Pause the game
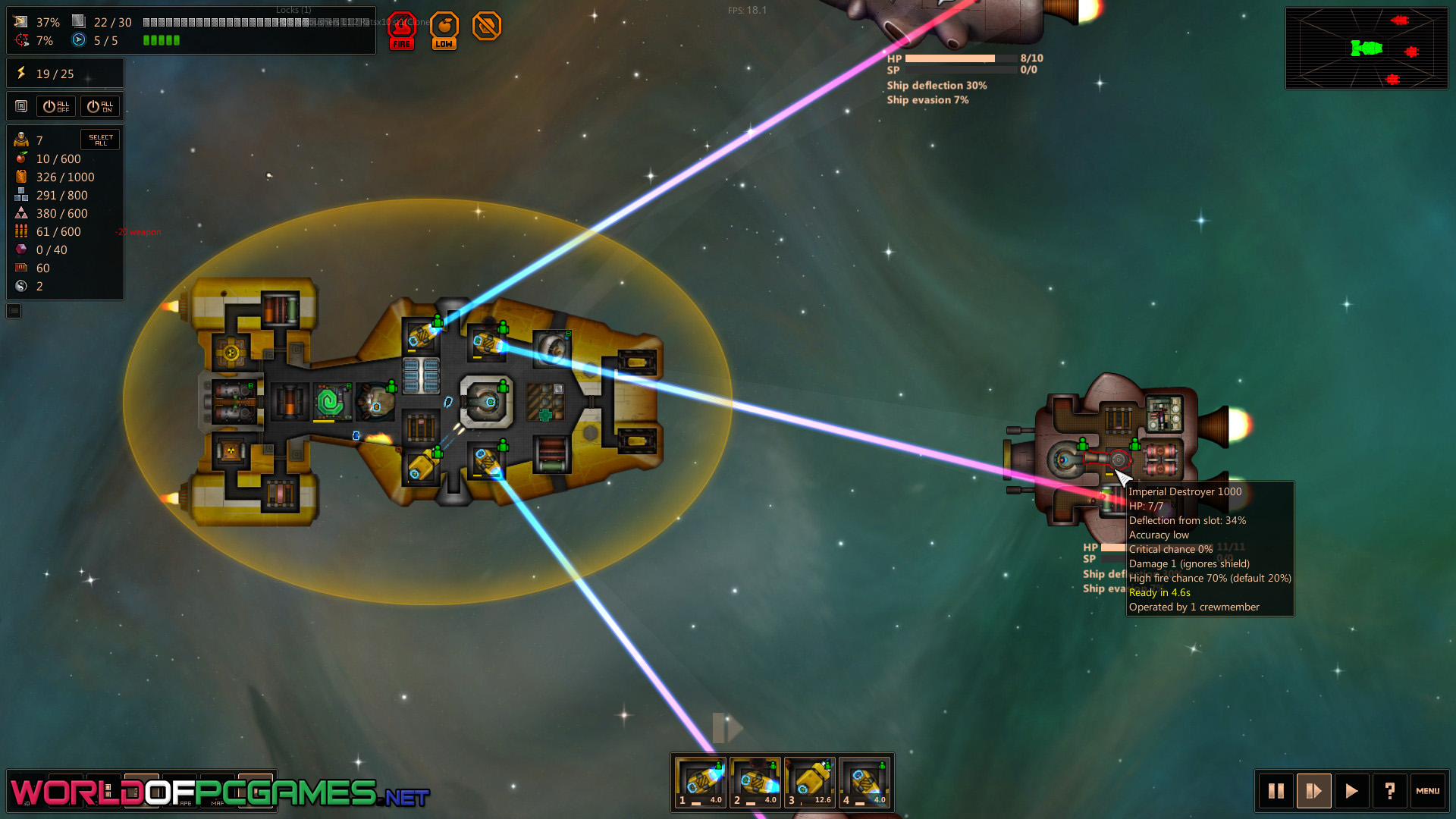The height and width of the screenshot is (819, 1456). [1276, 792]
